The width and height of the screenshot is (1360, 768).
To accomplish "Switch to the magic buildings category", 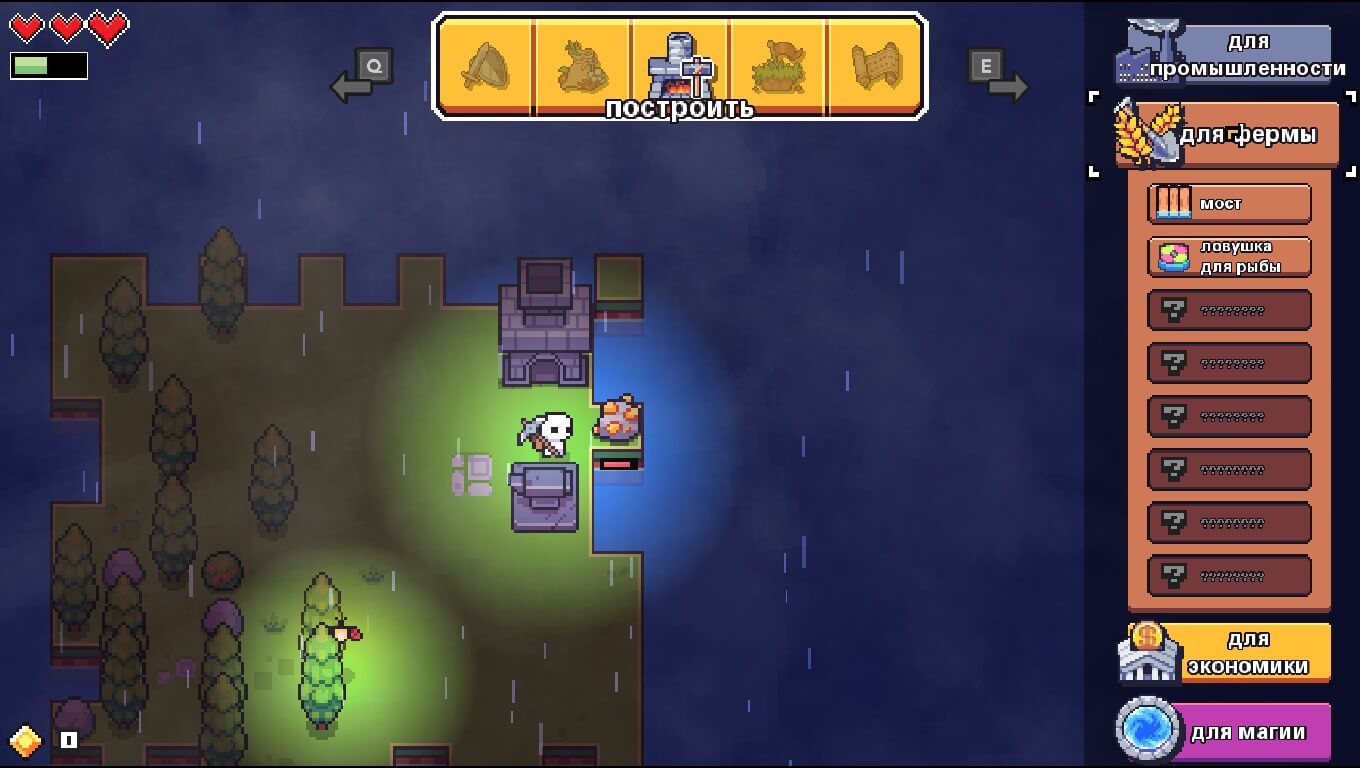I will click(1229, 732).
